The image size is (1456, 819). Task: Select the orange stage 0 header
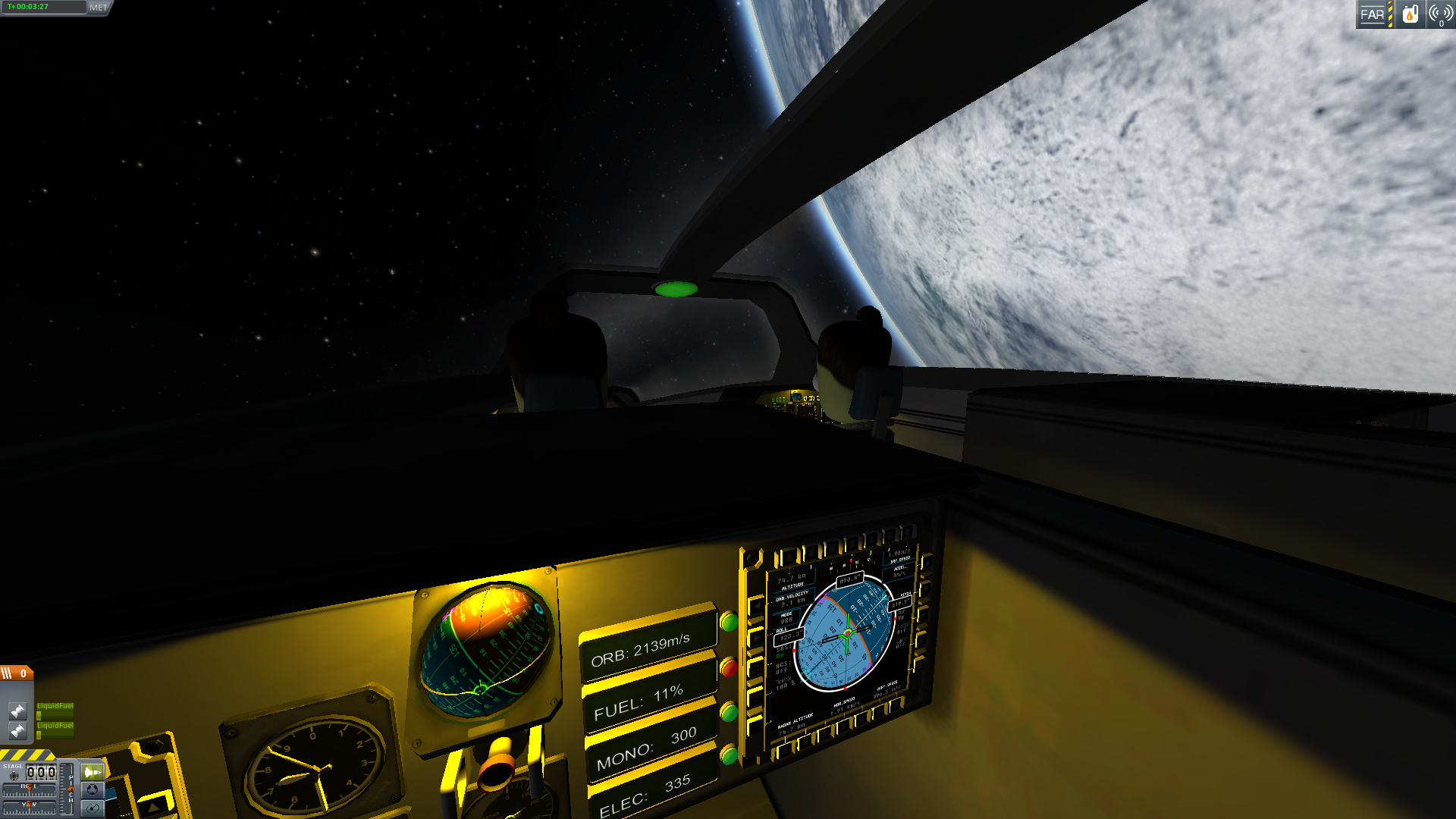pos(17,673)
